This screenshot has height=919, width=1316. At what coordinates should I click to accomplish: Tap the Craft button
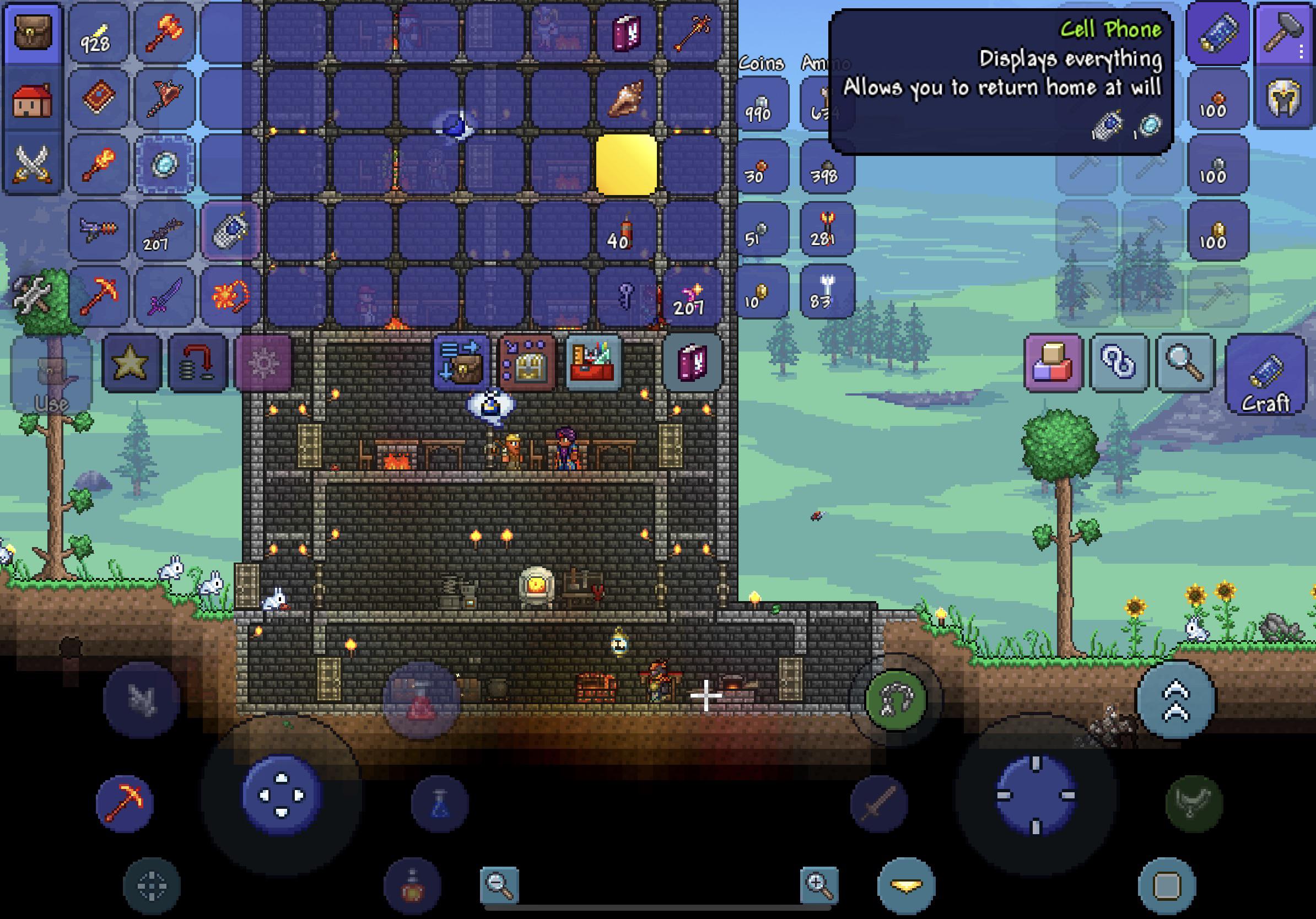pos(1265,376)
